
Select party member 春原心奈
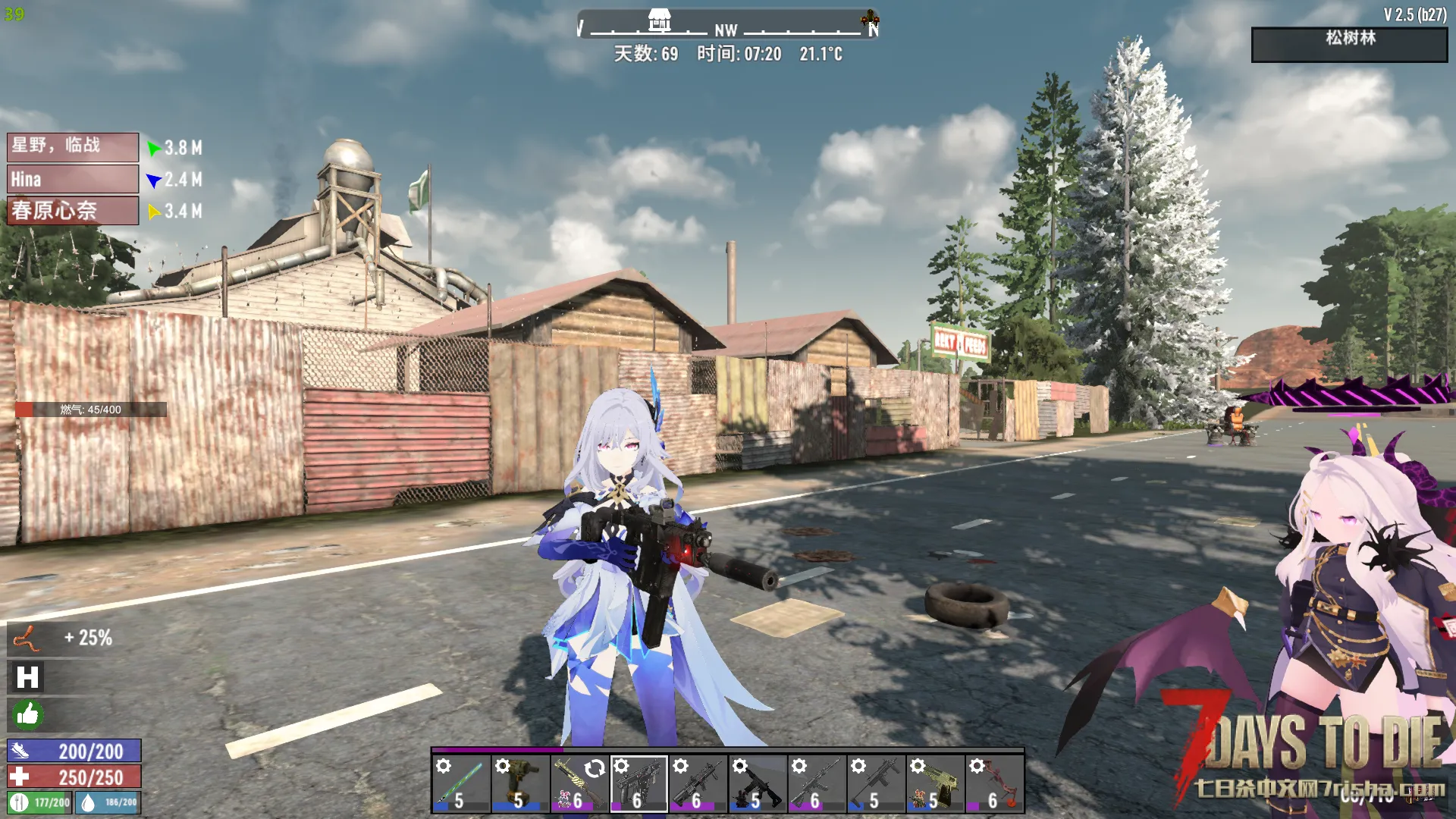pyautogui.click(x=73, y=211)
